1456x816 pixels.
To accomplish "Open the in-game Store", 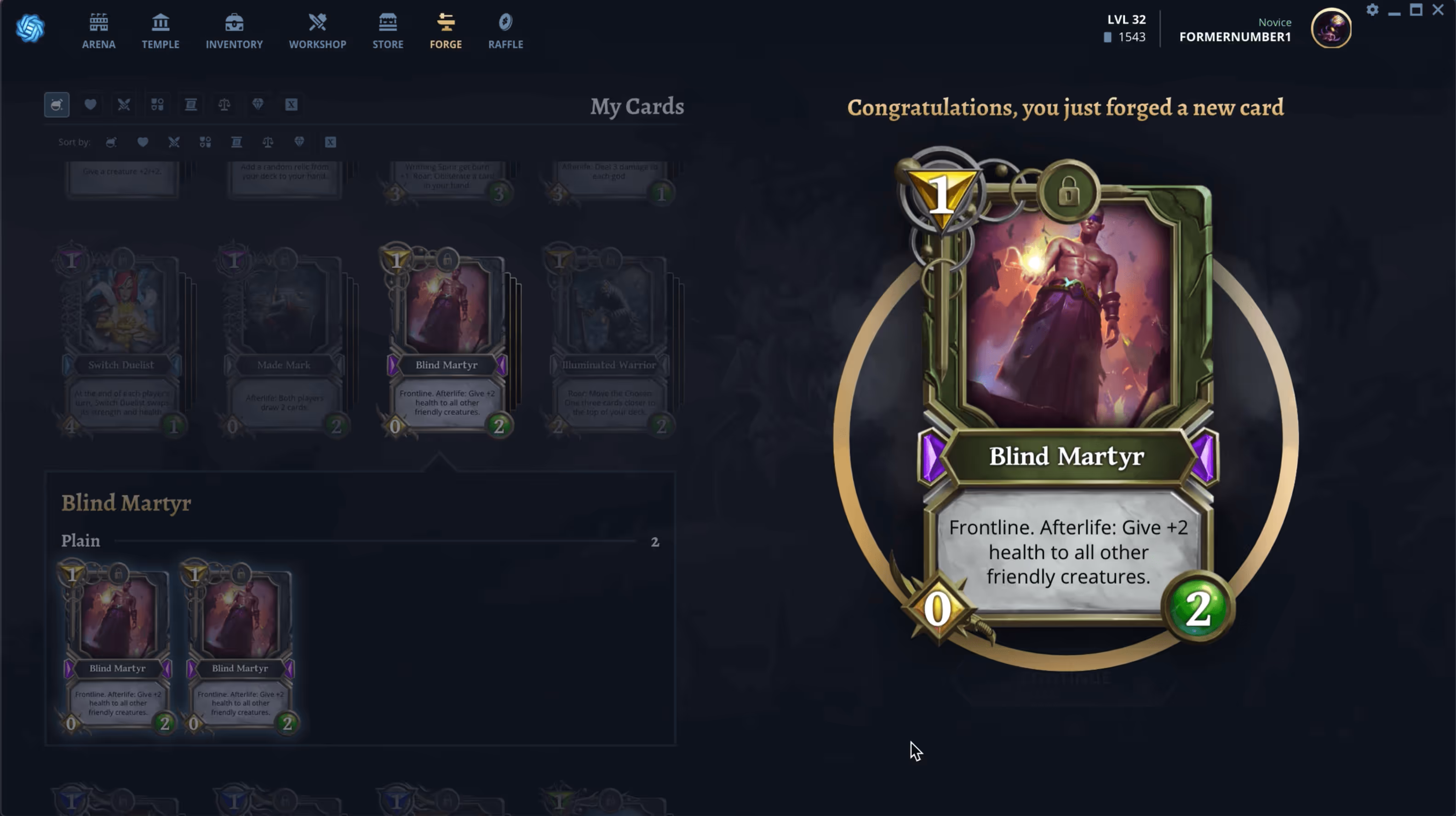I will click(388, 31).
